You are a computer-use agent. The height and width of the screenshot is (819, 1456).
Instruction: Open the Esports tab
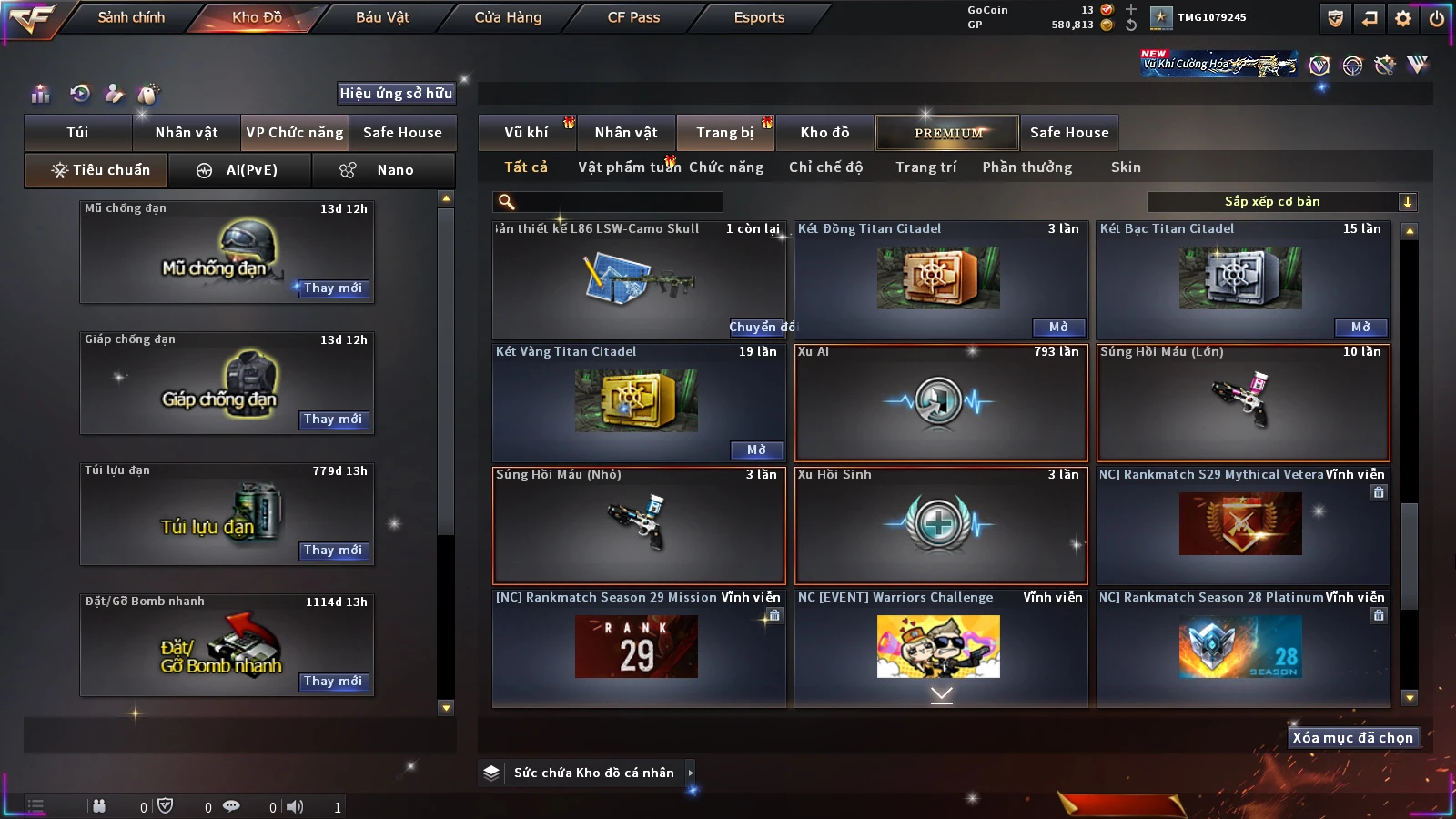click(x=759, y=17)
